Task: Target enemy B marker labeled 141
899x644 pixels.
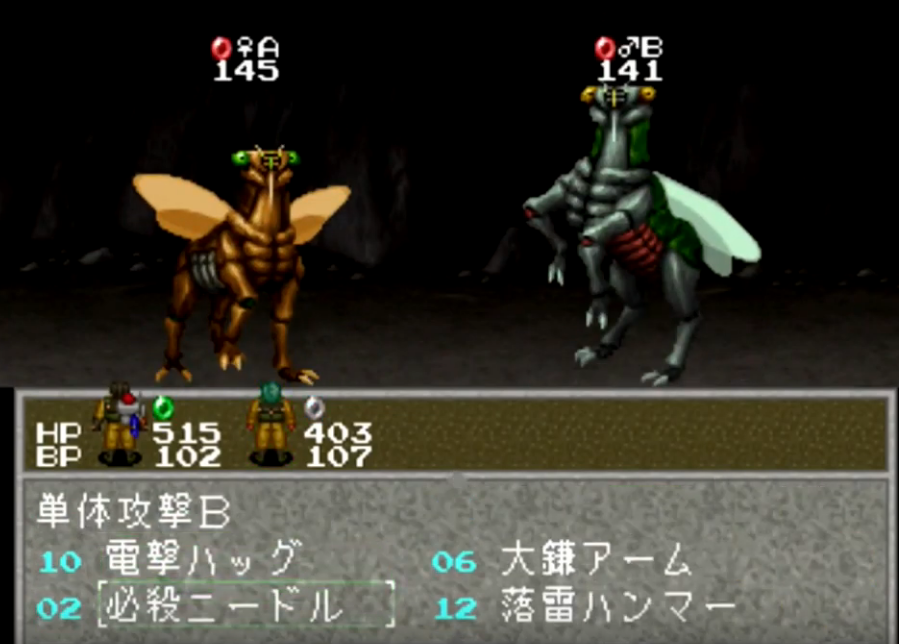Action: 630,59
